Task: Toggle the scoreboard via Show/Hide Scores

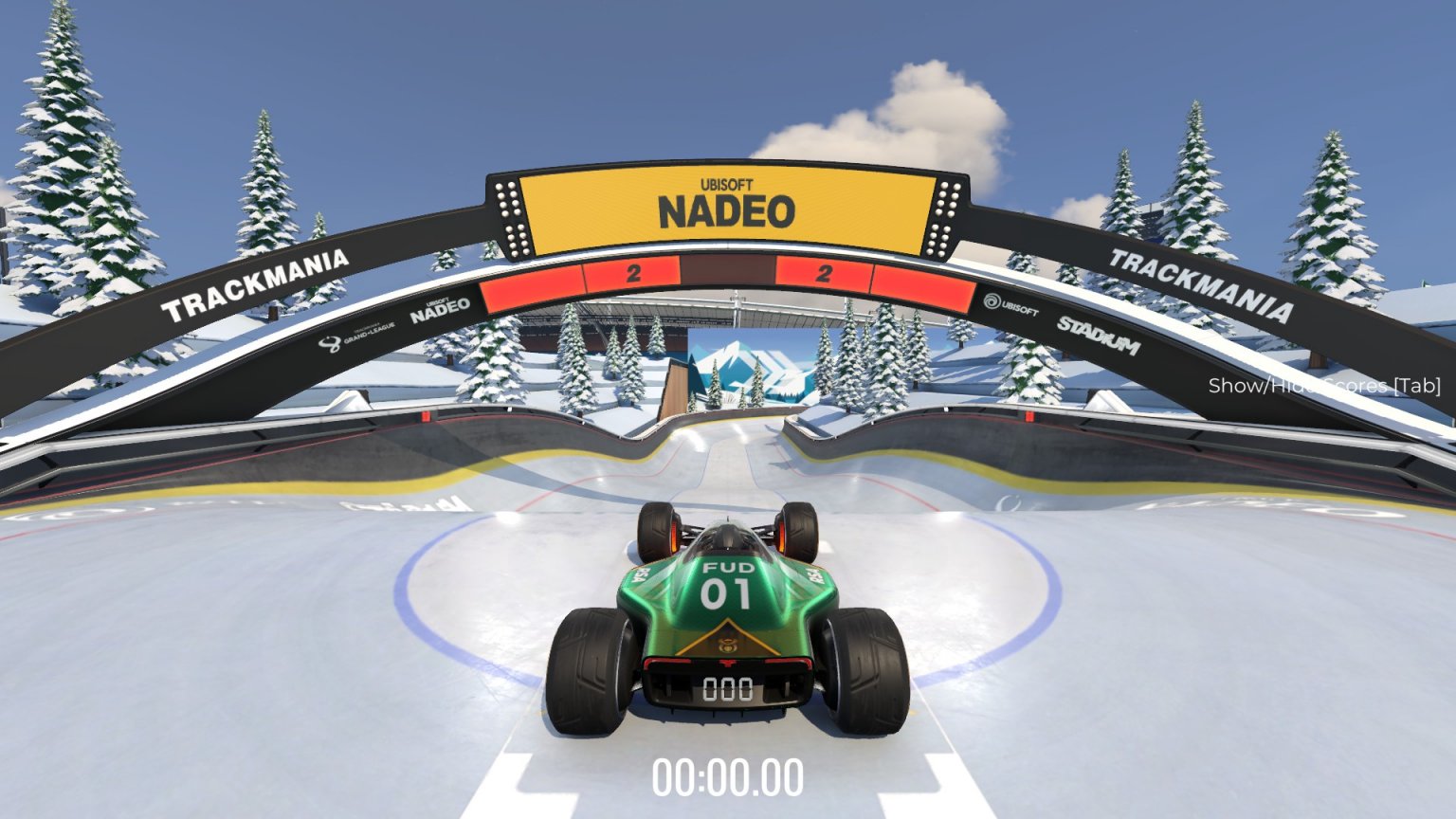Action: pos(1324,387)
